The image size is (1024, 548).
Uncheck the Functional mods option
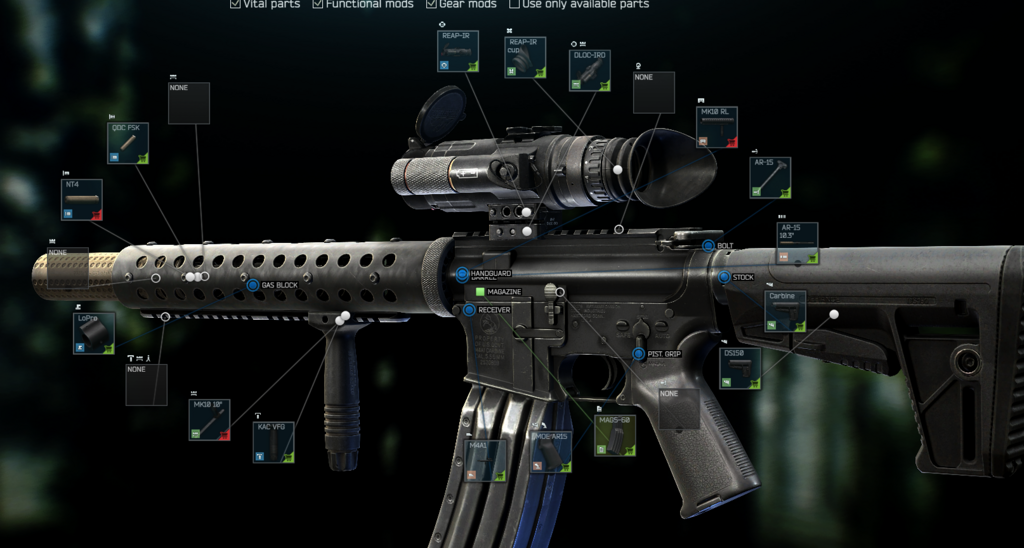(318, 4)
